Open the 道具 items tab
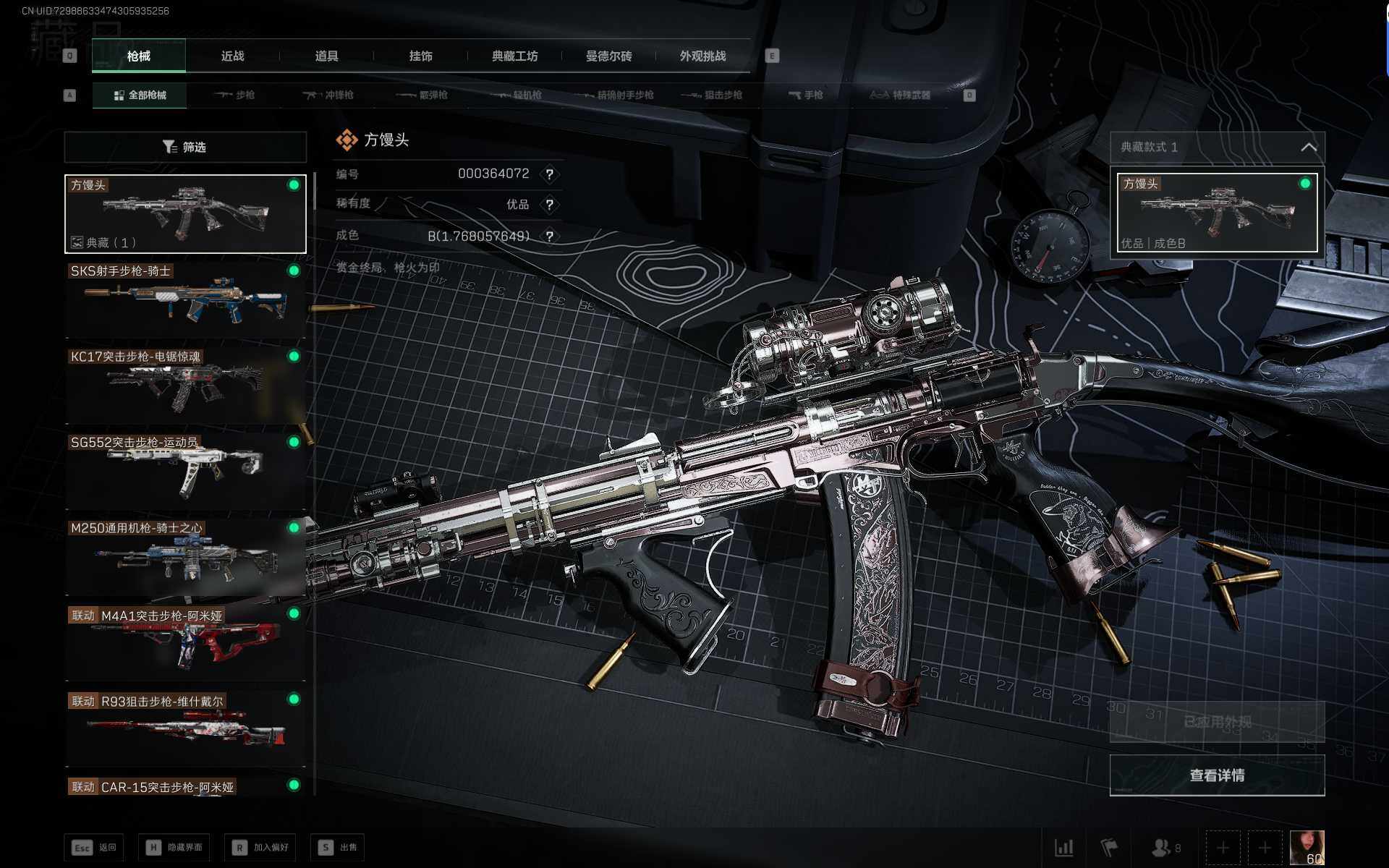 tap(326, 56)
